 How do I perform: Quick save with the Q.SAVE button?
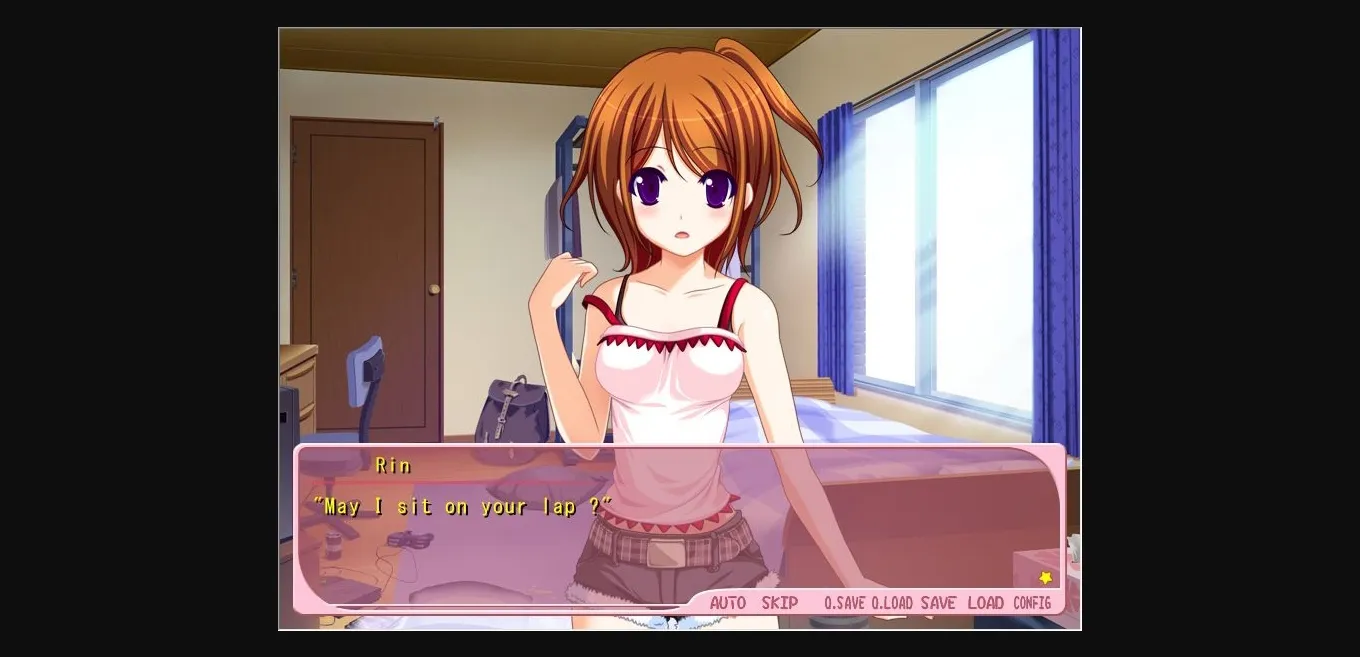pyautogui.click(x=844, y=603)
